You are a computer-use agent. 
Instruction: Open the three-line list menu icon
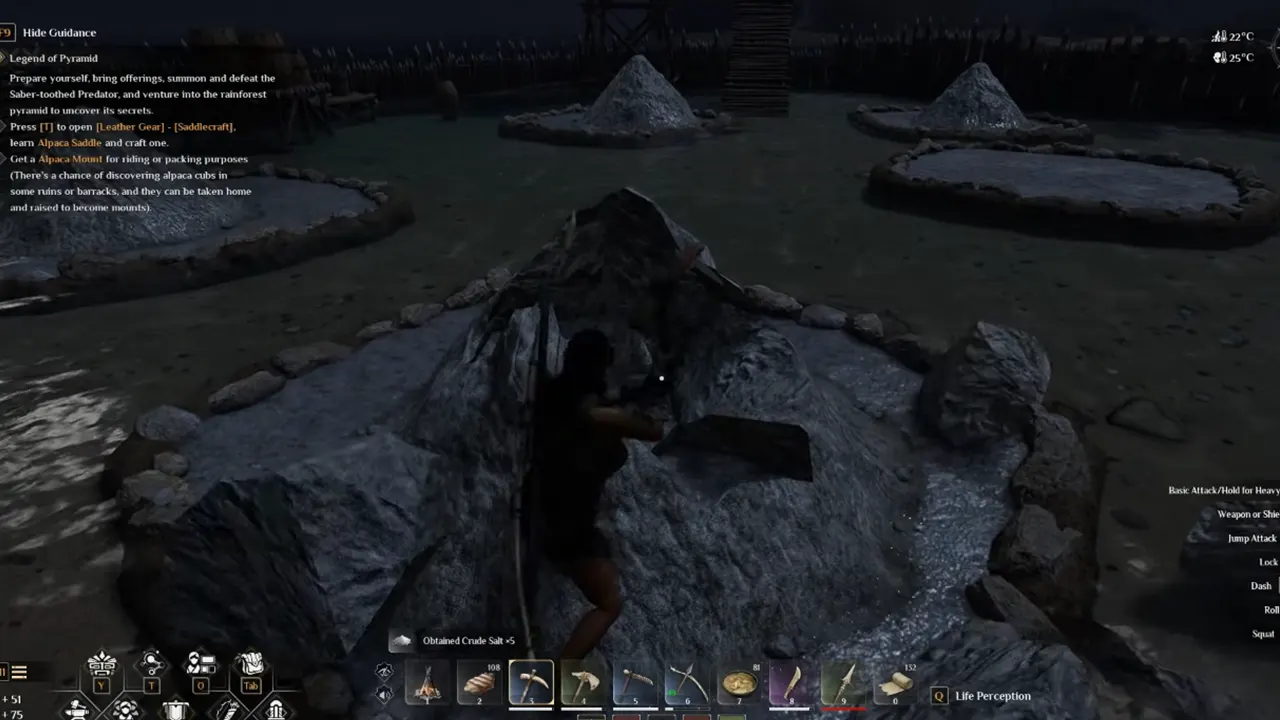(19, 672)
